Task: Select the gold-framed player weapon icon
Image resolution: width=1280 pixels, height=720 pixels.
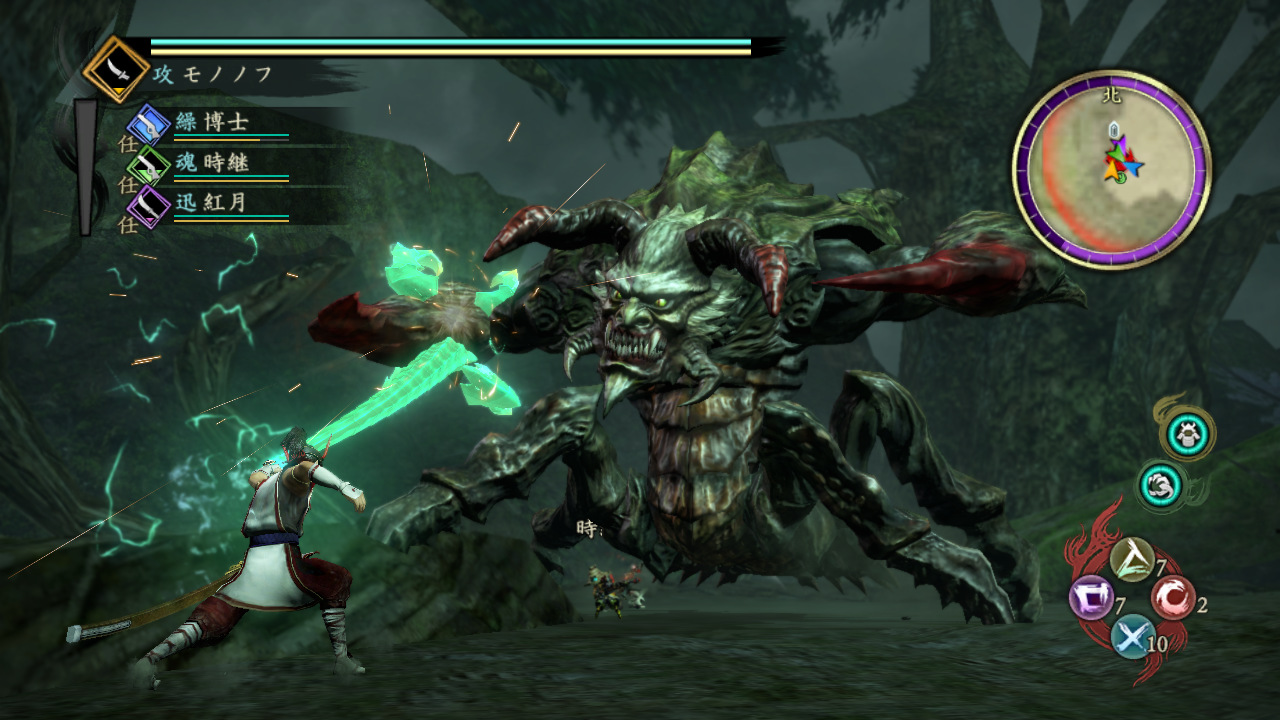Action: tap(116, 69)
